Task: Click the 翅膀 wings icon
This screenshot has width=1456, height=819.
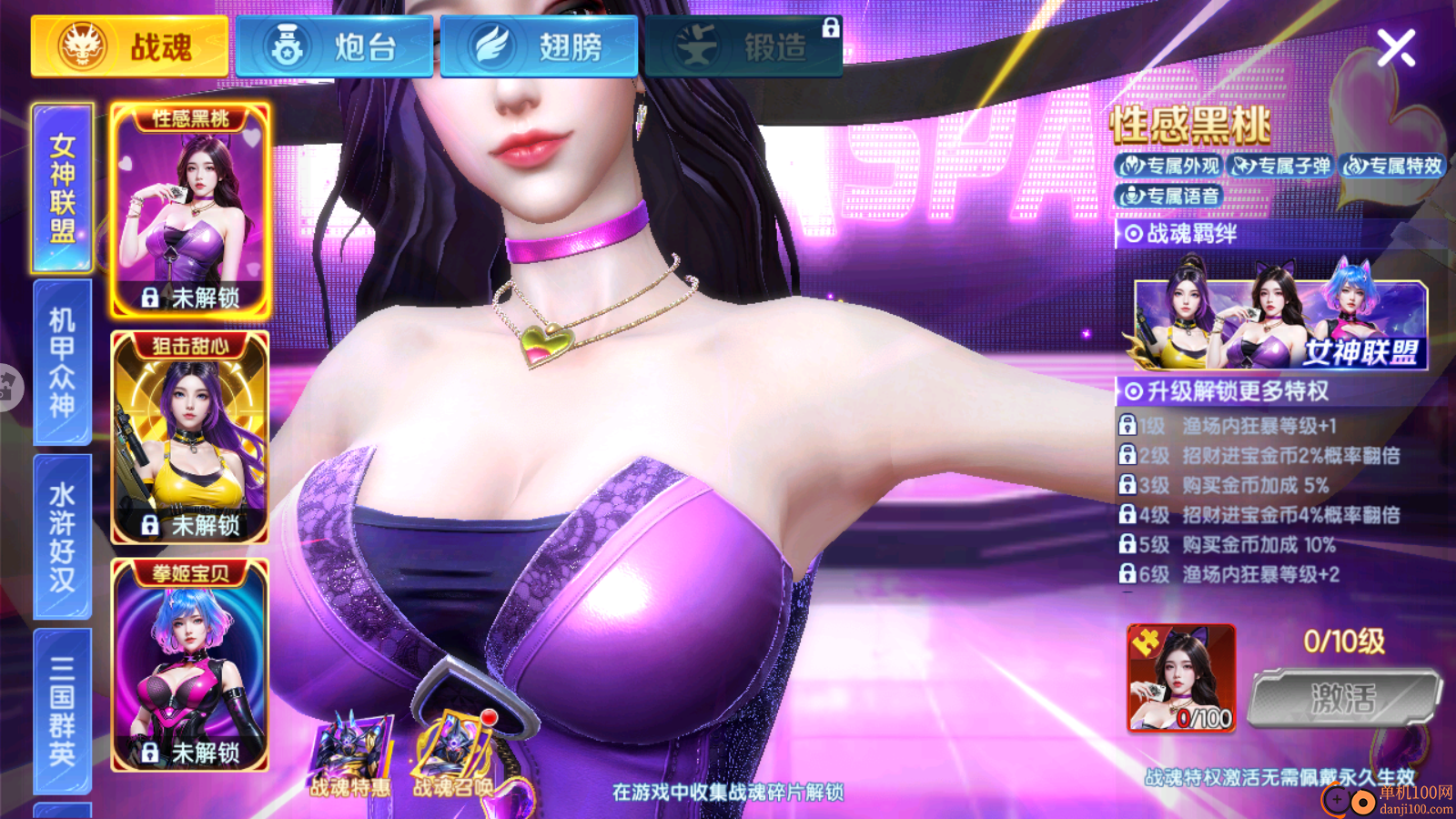Action: [x=491, y=47]
